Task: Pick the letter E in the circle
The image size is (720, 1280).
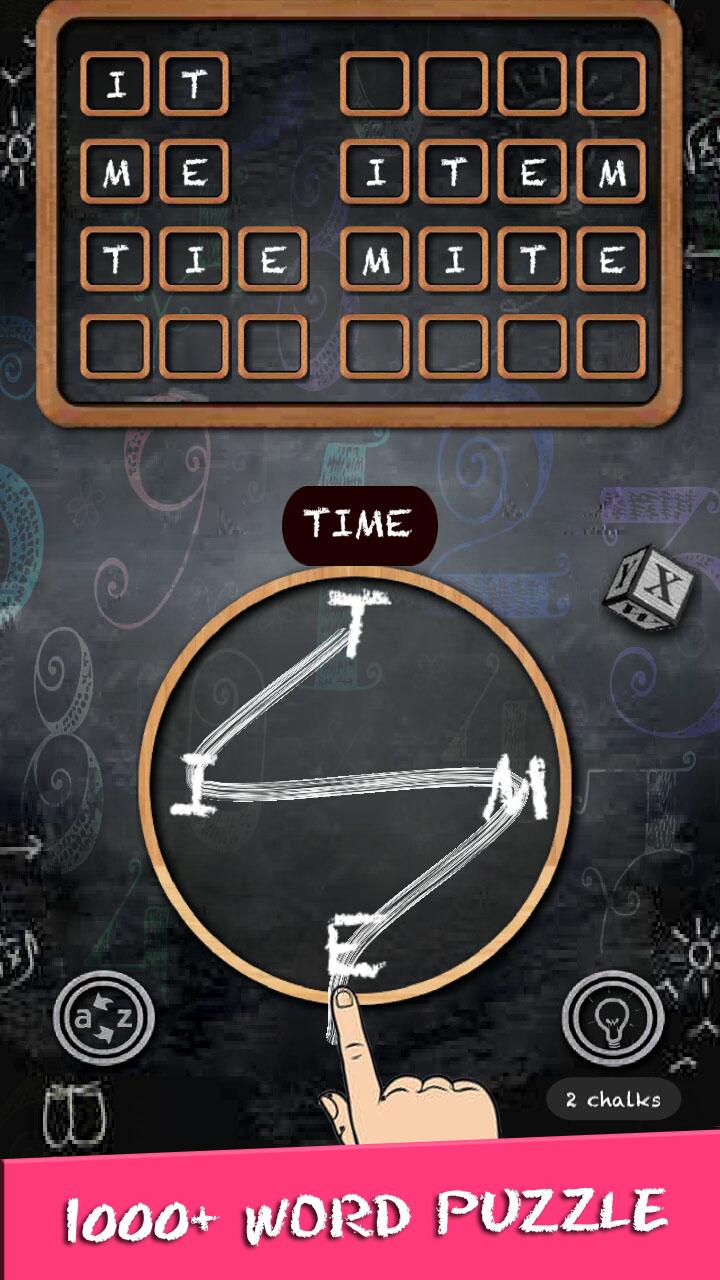Action: (x=352, y=951)
